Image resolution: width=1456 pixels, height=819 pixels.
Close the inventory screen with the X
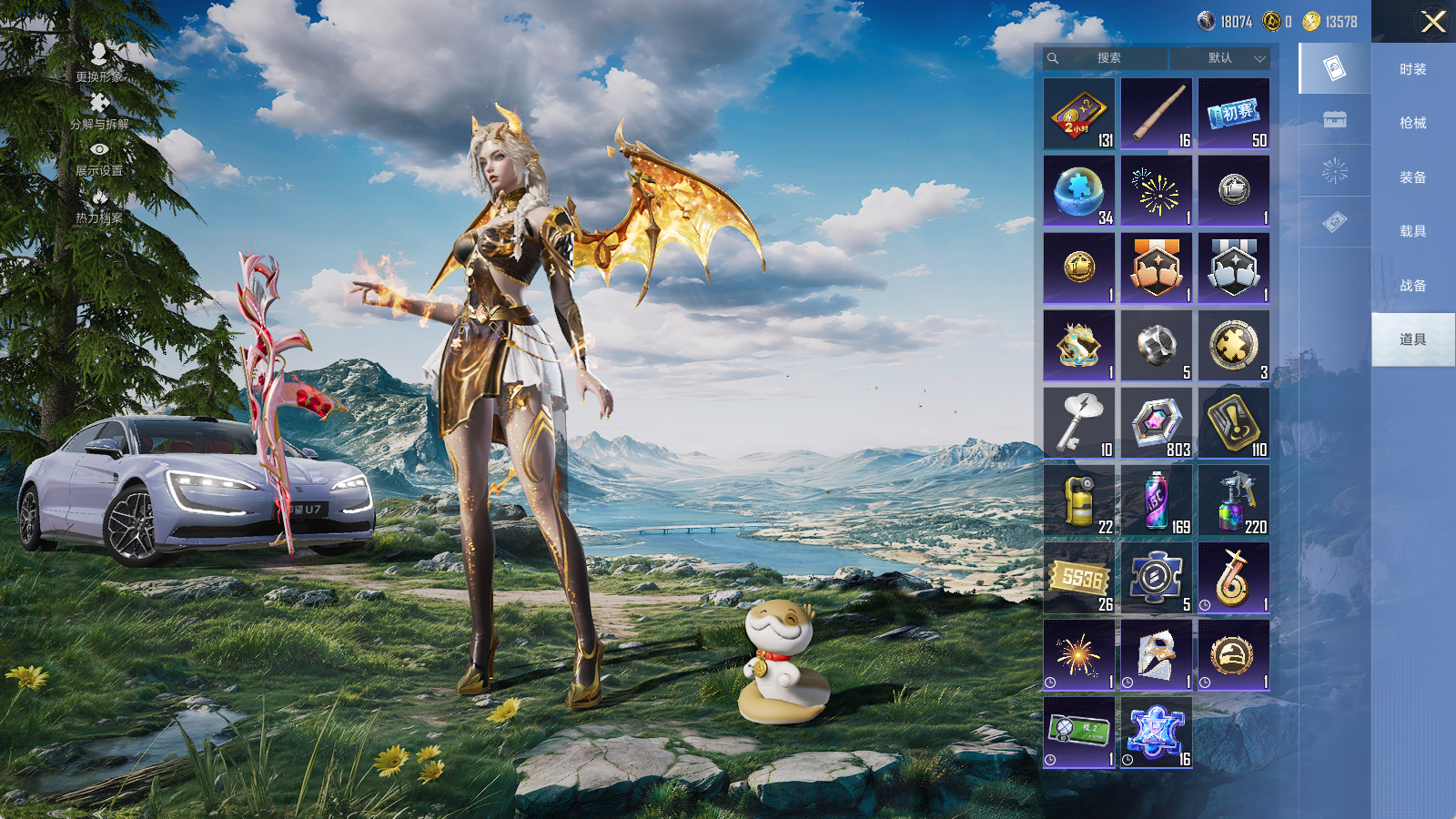[1433, 22]
